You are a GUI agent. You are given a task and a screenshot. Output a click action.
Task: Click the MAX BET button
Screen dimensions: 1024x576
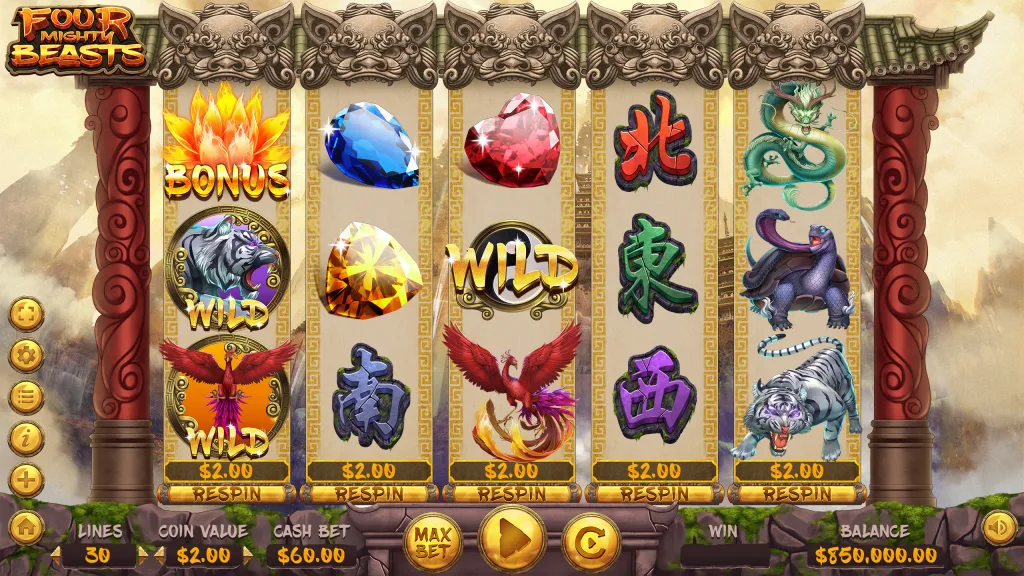click(432, 541)
